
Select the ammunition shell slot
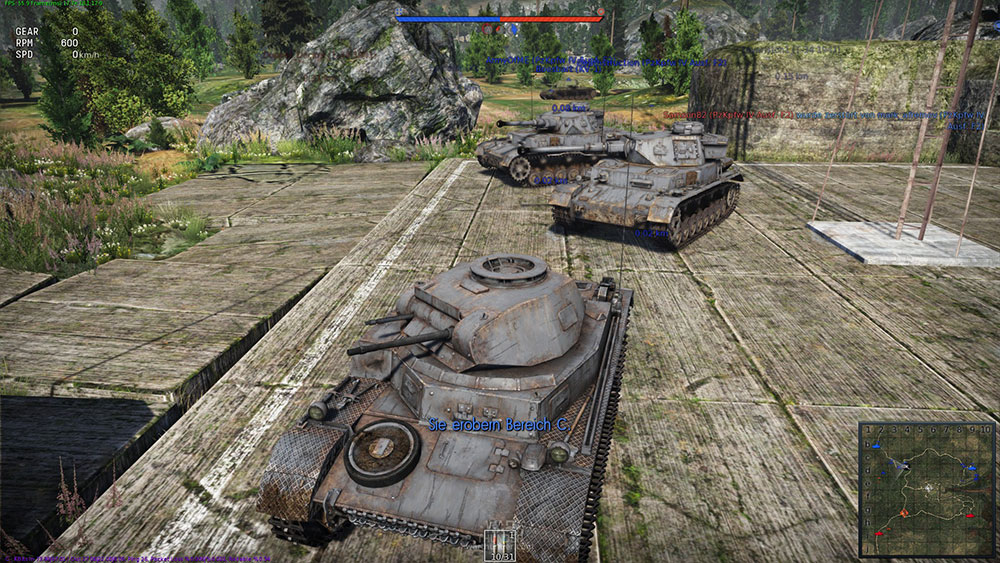[498, 544]
